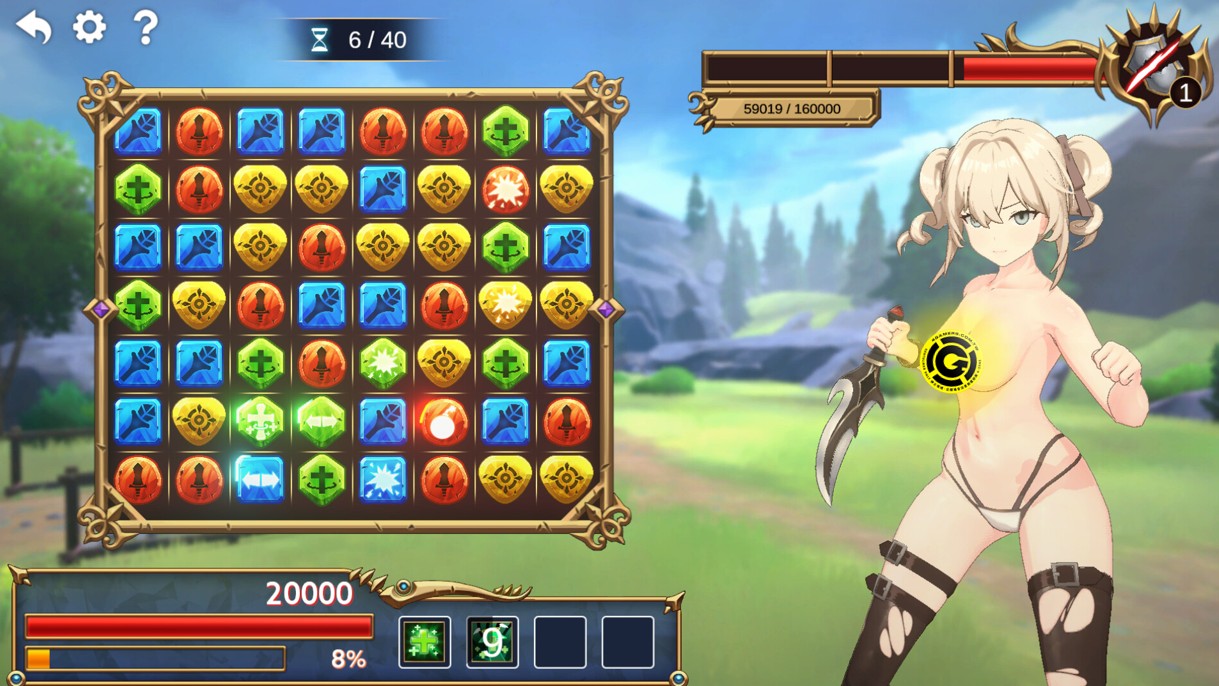Open help with the question mark
The height and width of the screenshot is (686, 1219).
[145, 27]
